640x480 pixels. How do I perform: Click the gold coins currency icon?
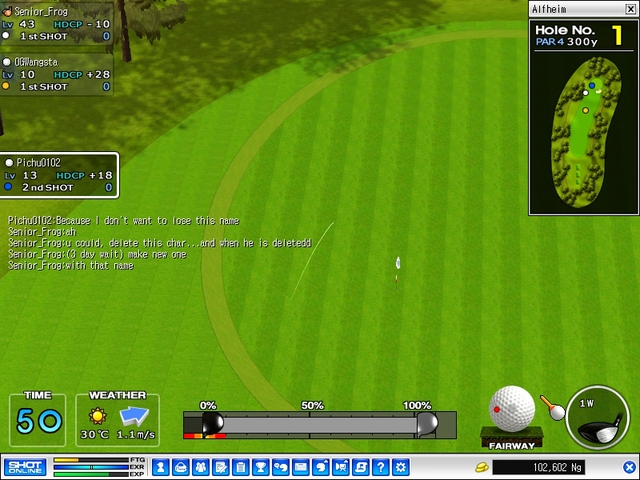pos(481,467)
